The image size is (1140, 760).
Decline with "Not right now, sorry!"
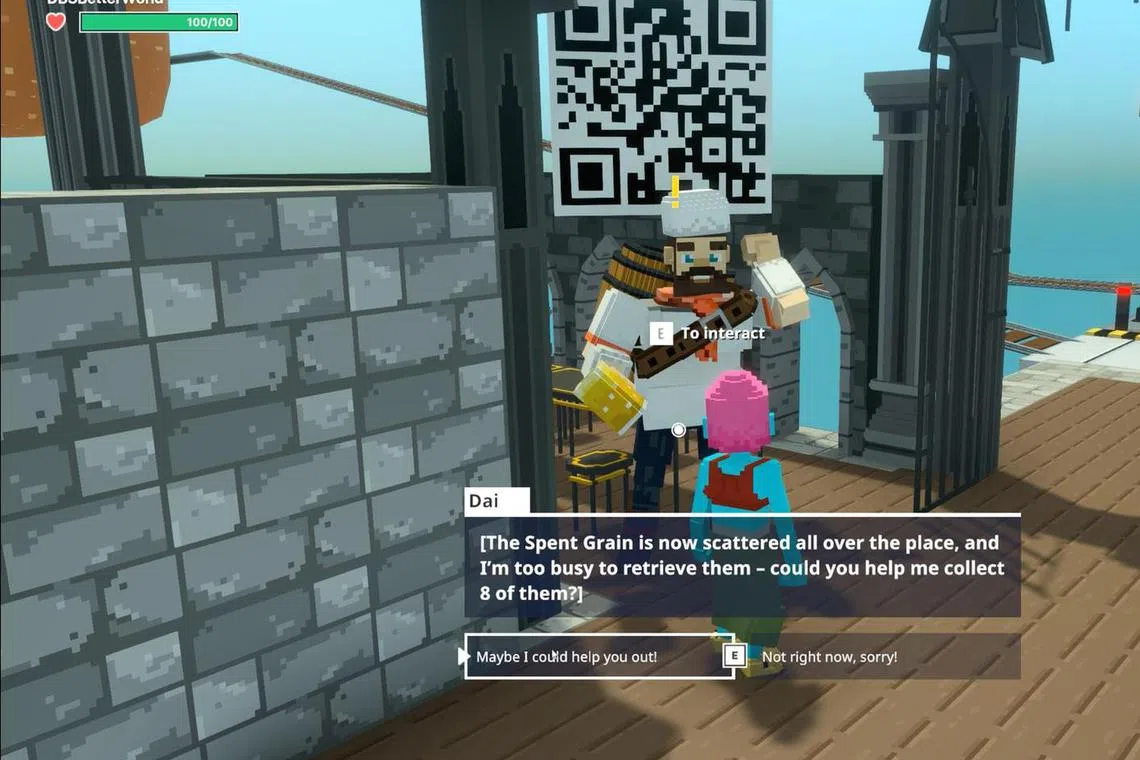pyautogui.click(x=830, y=657)
